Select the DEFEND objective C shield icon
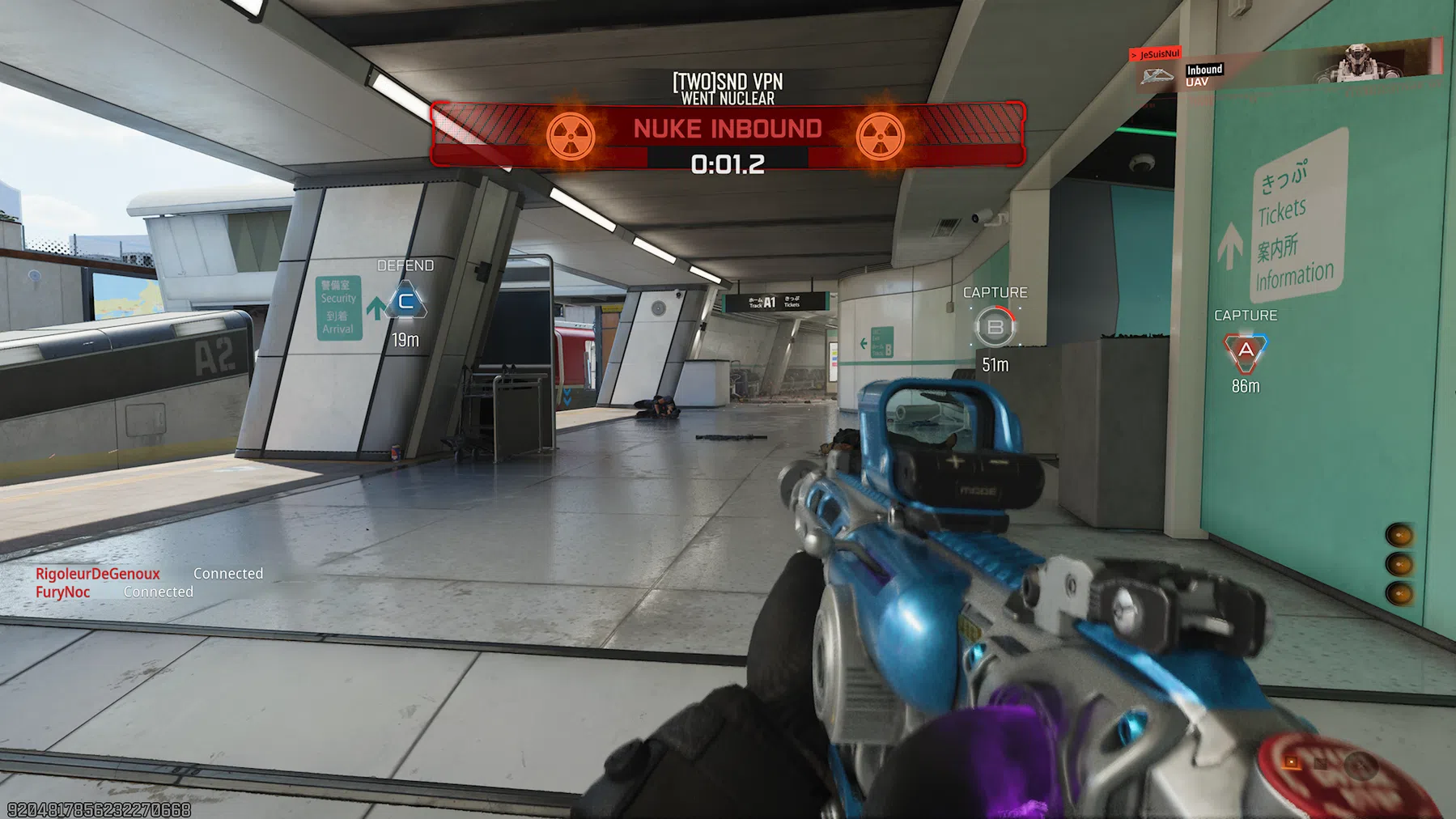The height and width of the screenshot is (819, 1456). click(x=406, y=301)
